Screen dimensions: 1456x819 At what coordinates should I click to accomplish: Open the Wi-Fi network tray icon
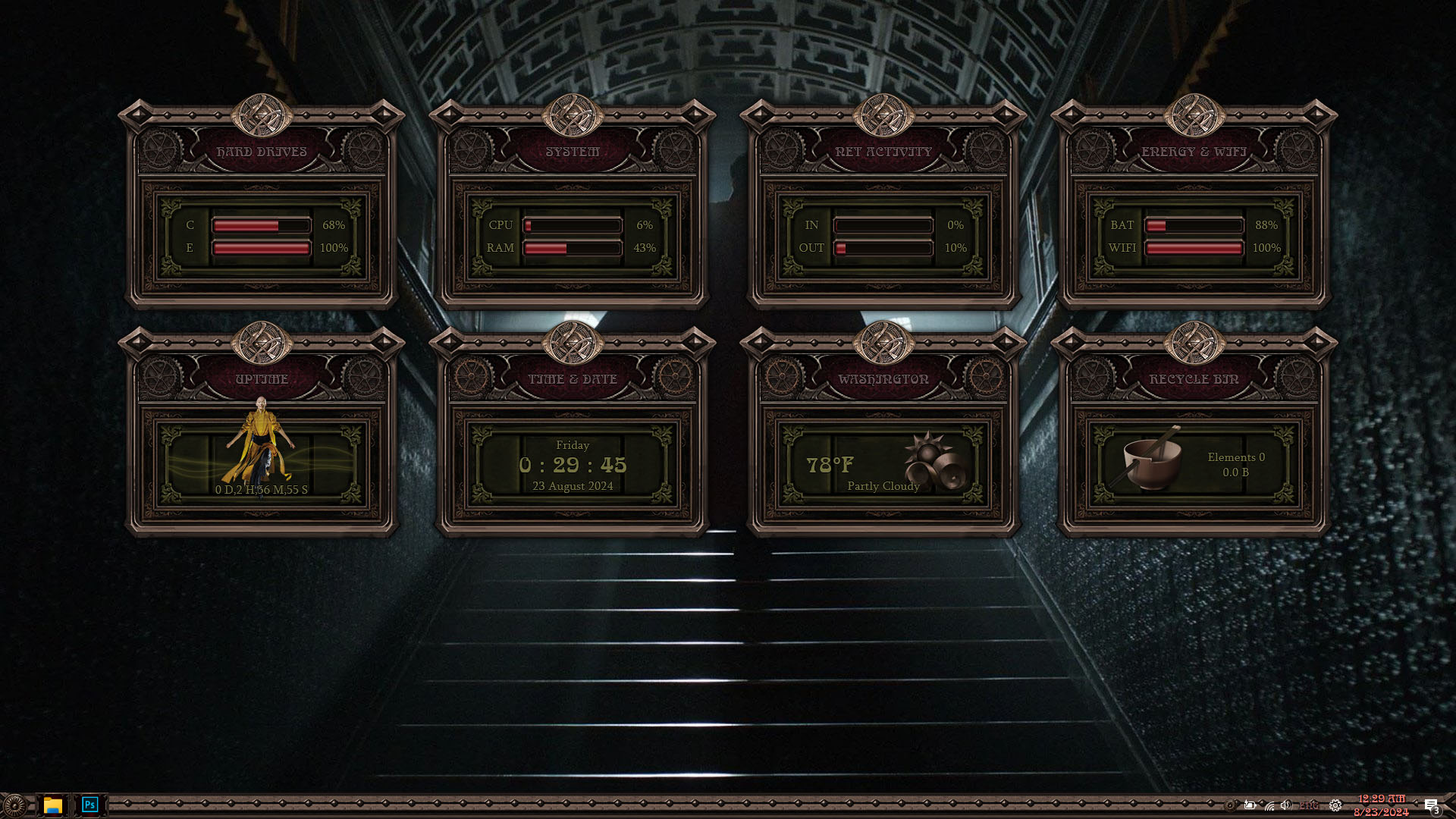point(1269,806)
